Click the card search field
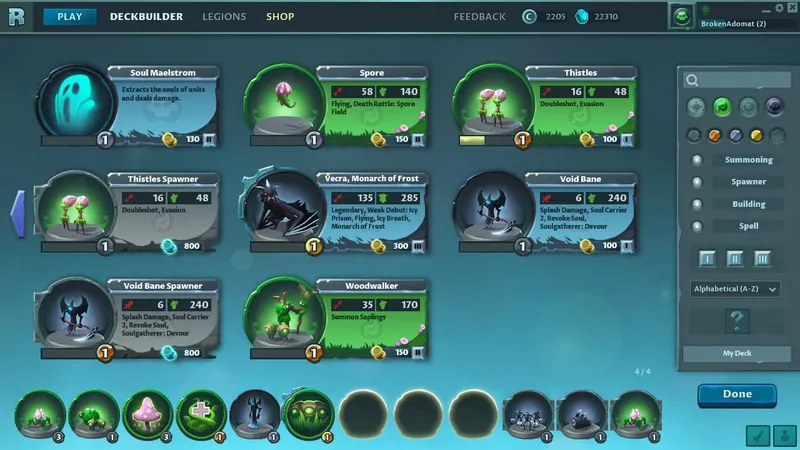 (x=738, y=81)
